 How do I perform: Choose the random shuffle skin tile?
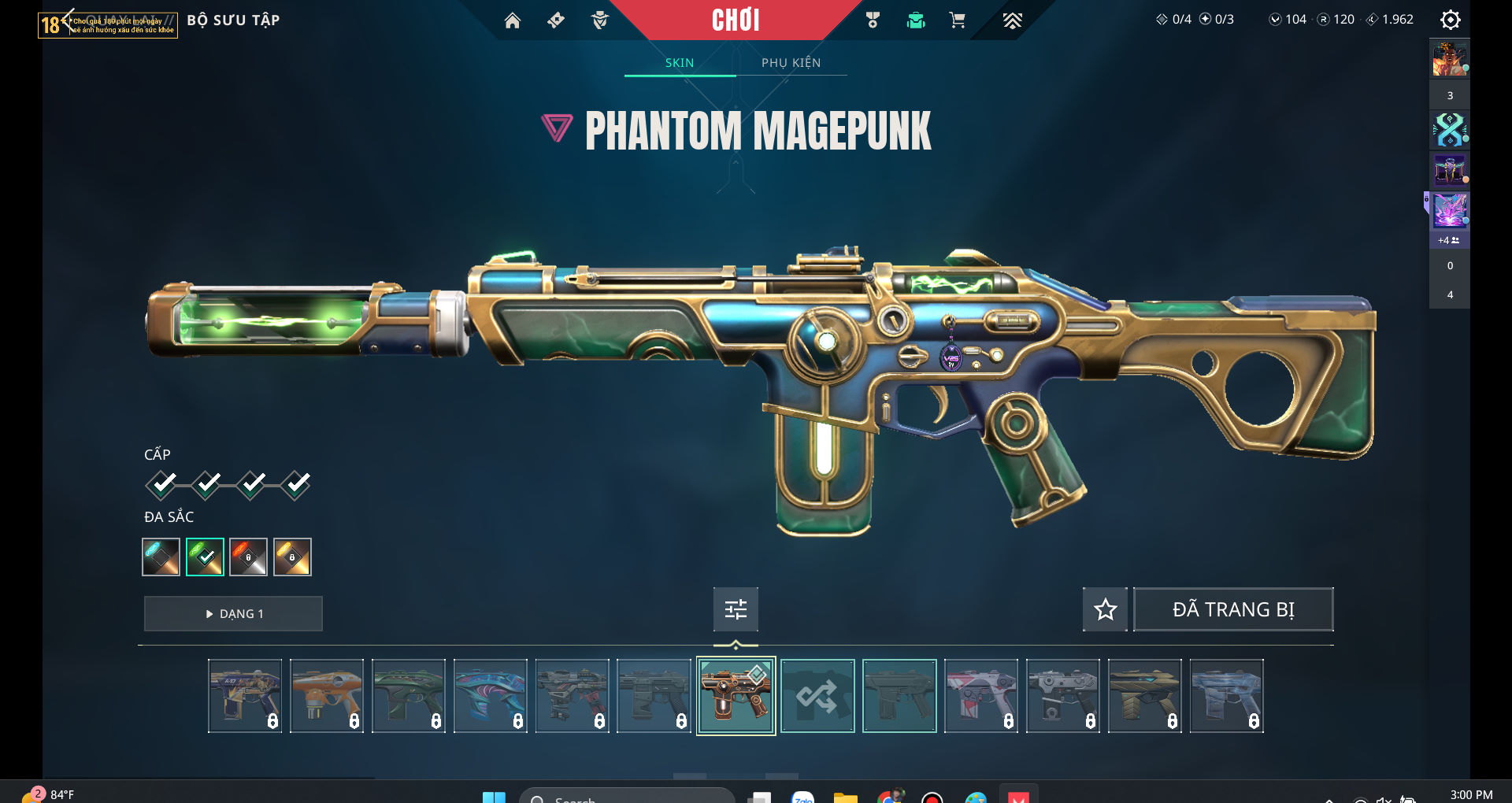(817, 696)
